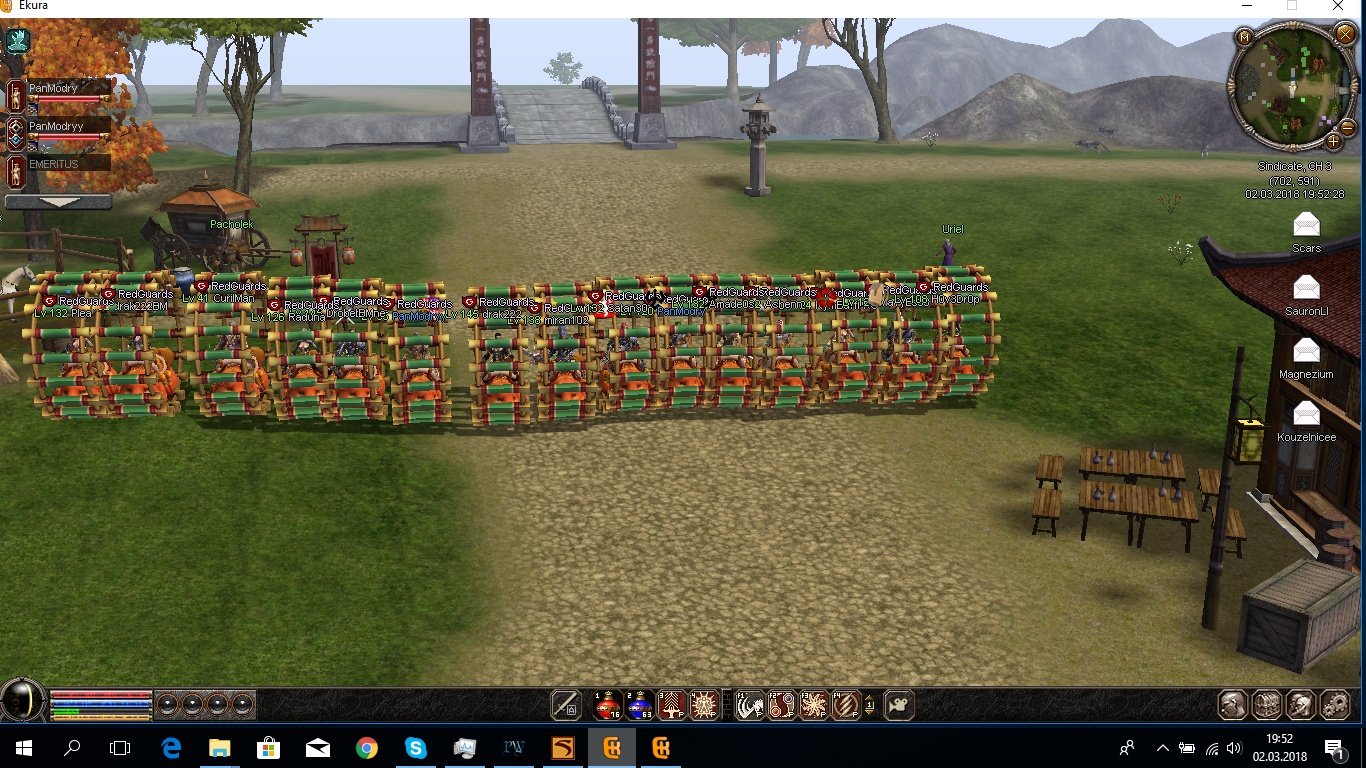Toggle the camera view button
The height and width of the screenshot is (768, 1366).
(899, 705)
